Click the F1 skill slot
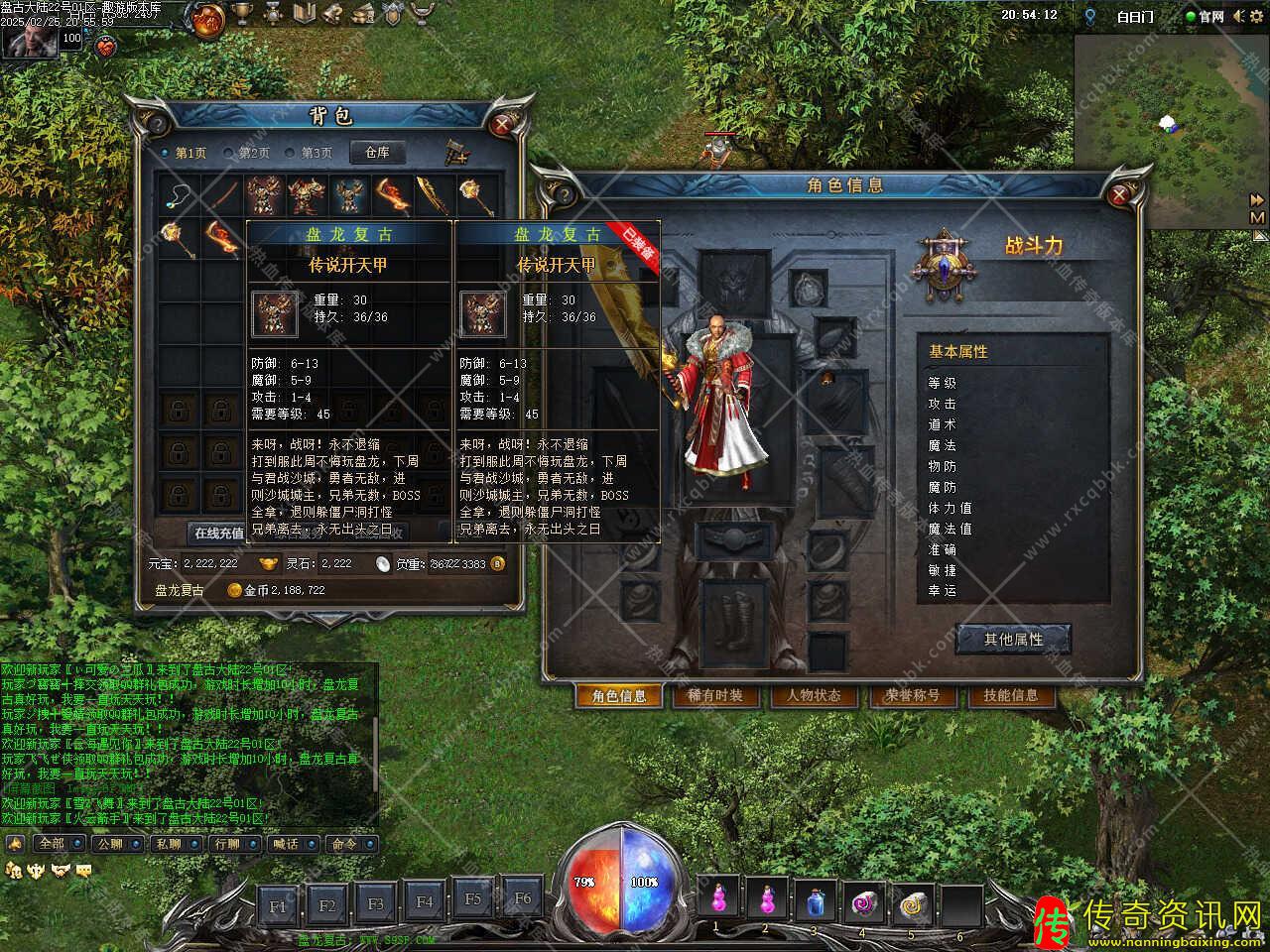This screenshot has width=1270, height=952. (278, 905)
